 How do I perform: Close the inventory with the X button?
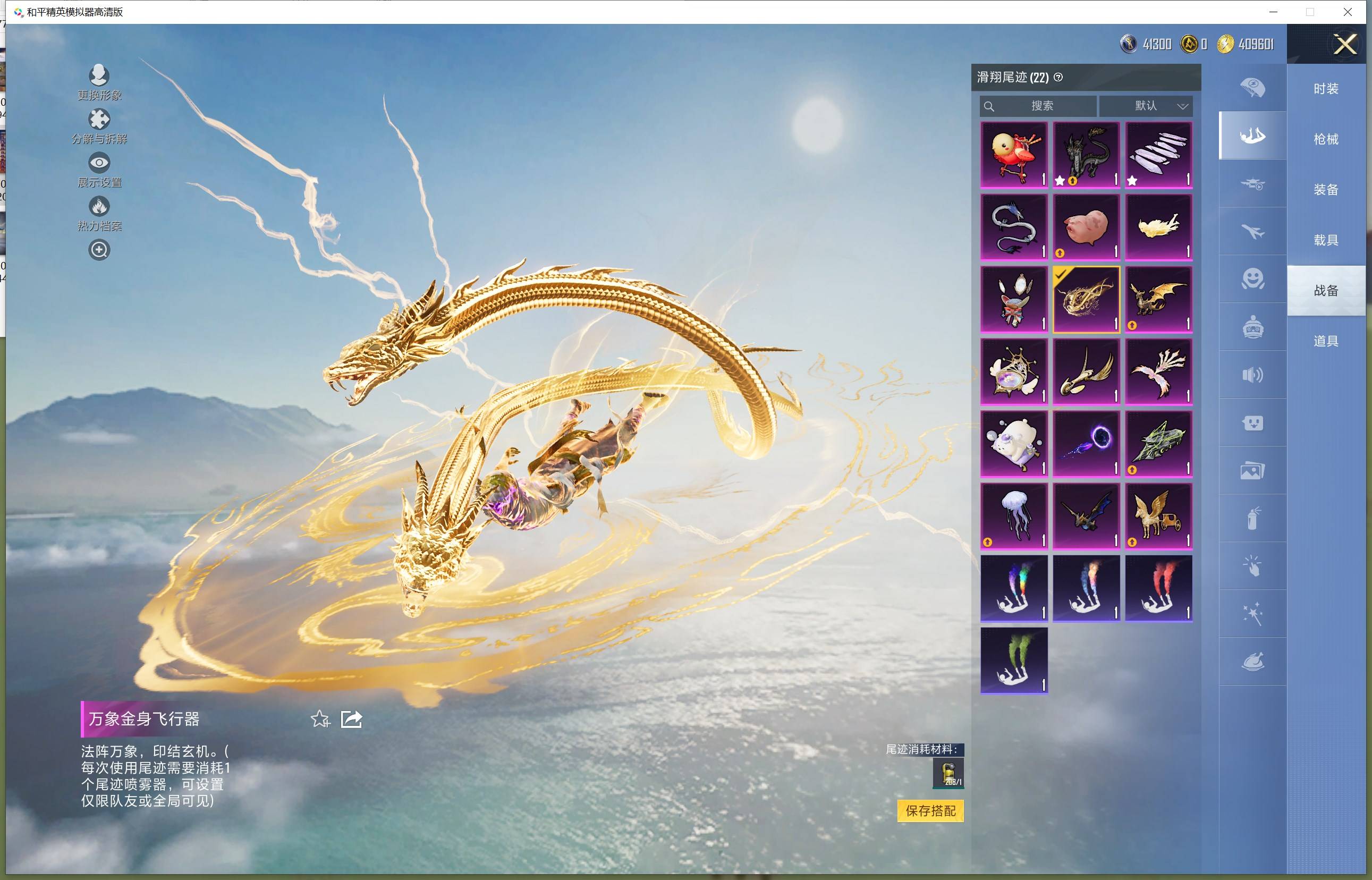pyautogui.click(x=1344, y=44)
